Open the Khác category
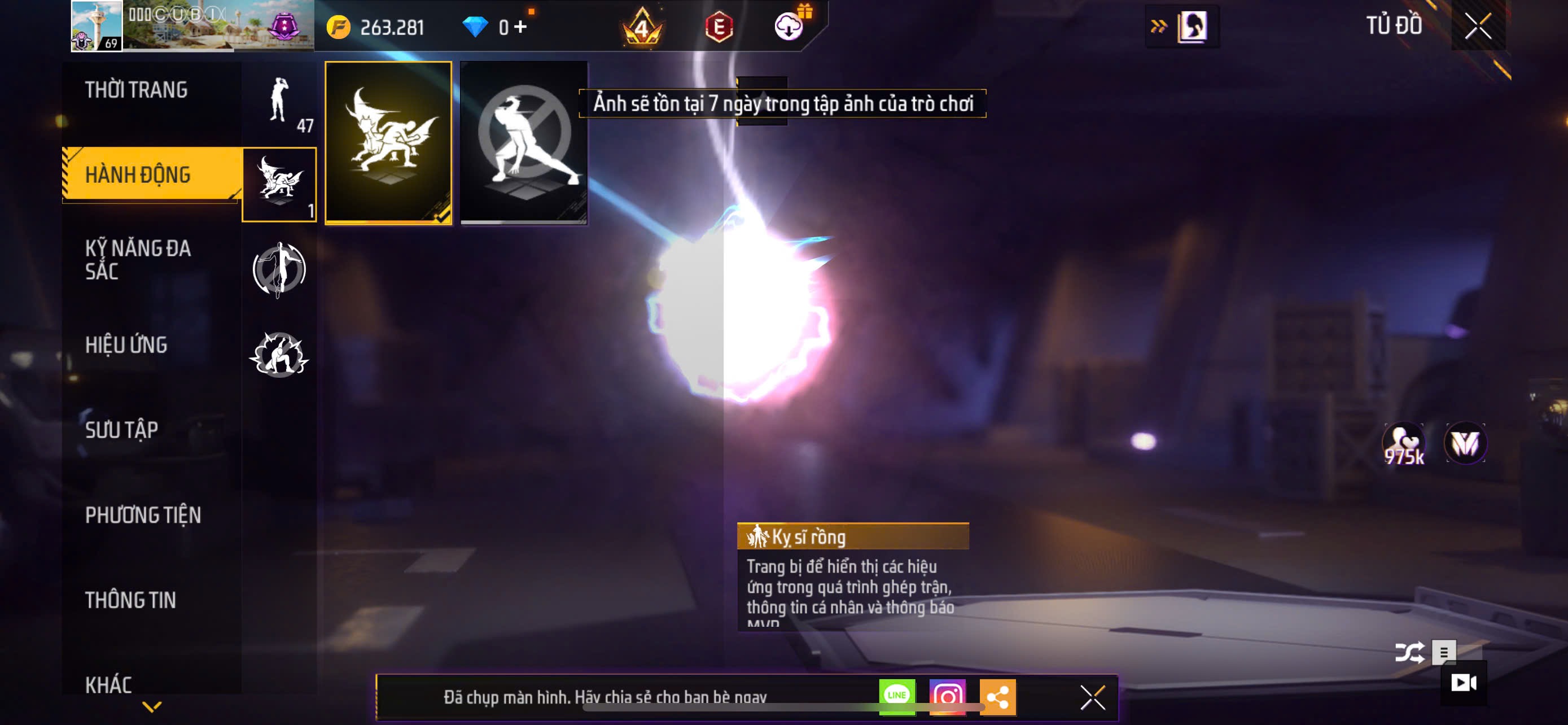The width and height of the screenshot is (1568, 725). 108,684
